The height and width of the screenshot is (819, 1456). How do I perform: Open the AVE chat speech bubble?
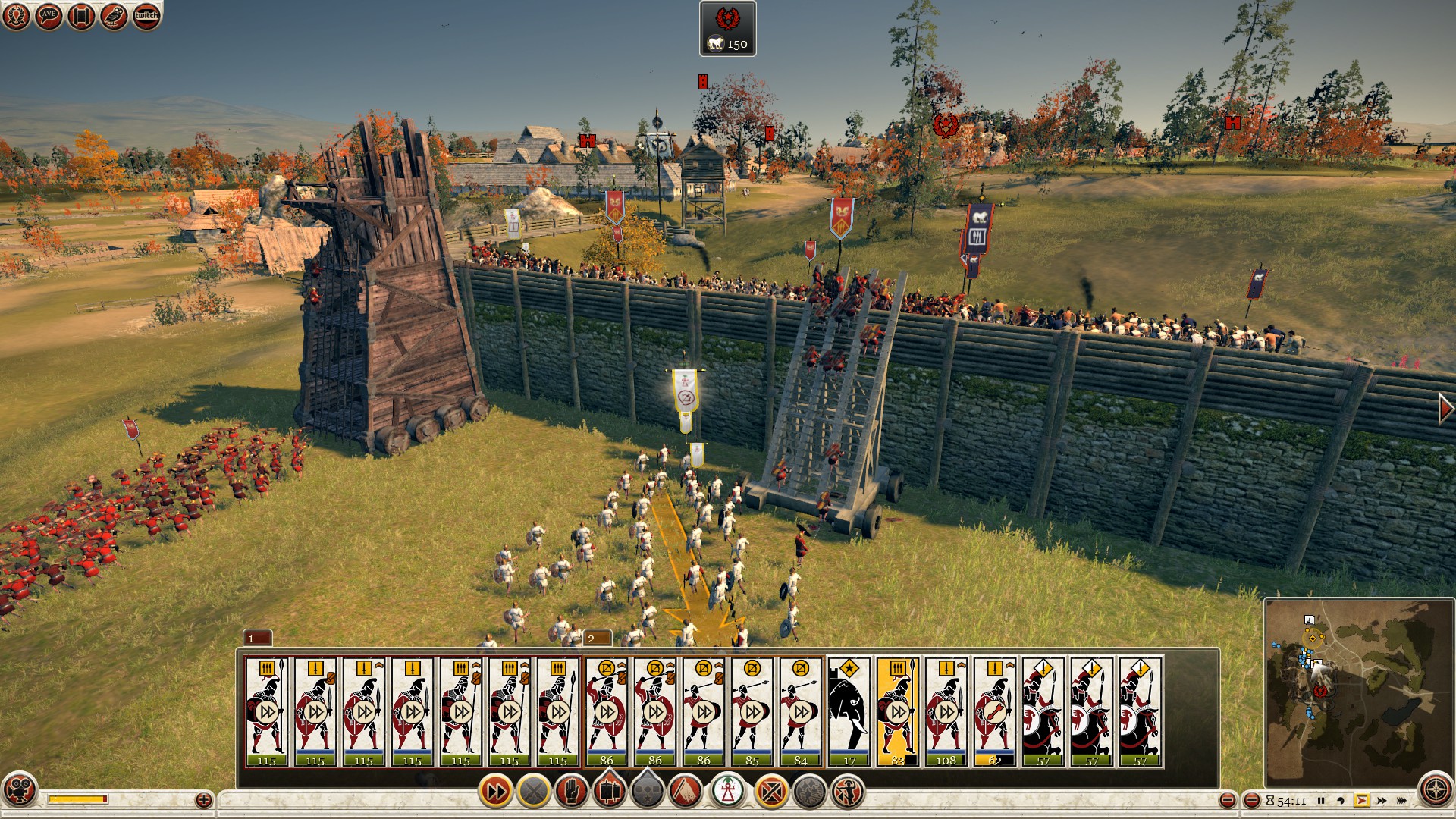tap(49, 16)
